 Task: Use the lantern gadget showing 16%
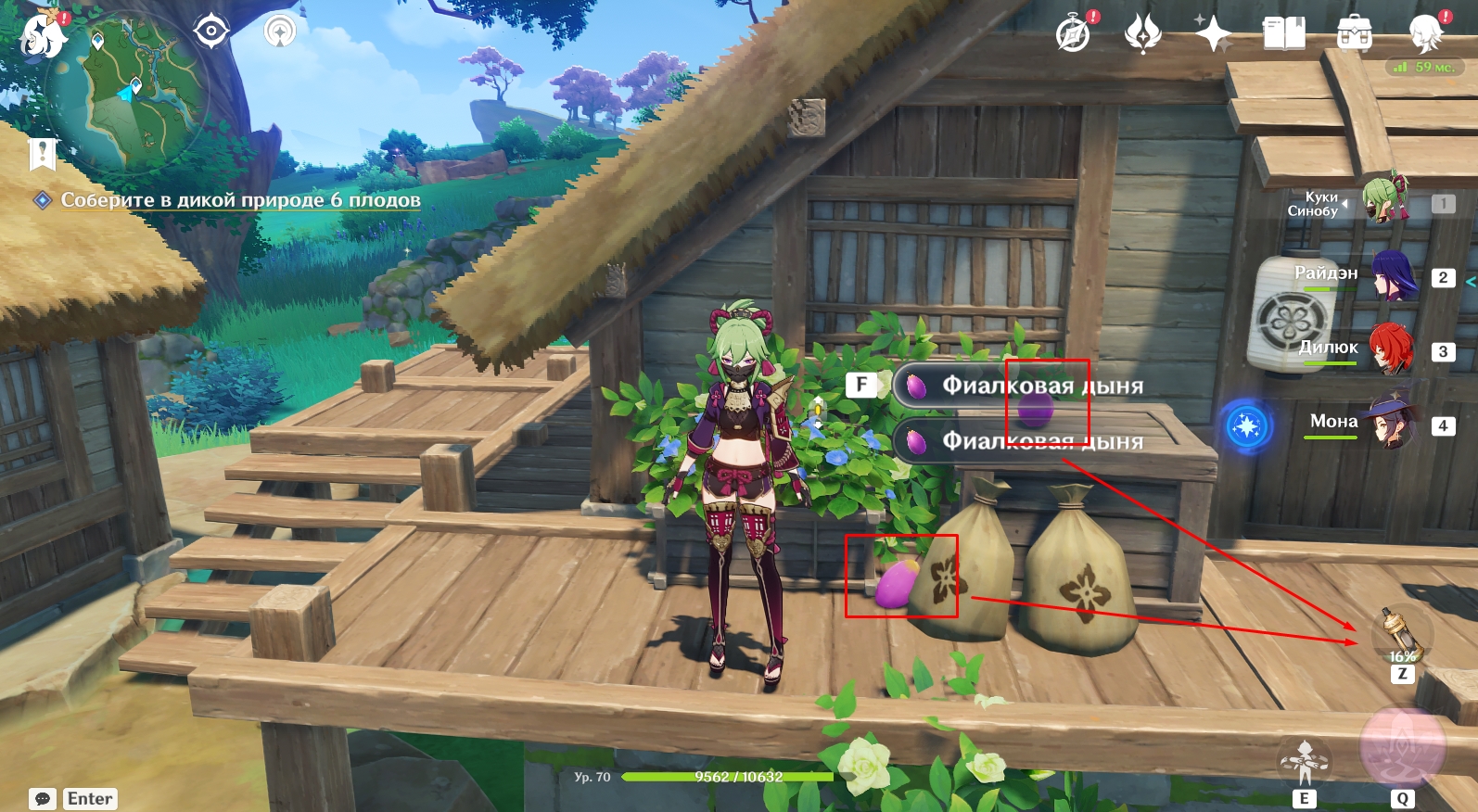(x=1401, y=636)
